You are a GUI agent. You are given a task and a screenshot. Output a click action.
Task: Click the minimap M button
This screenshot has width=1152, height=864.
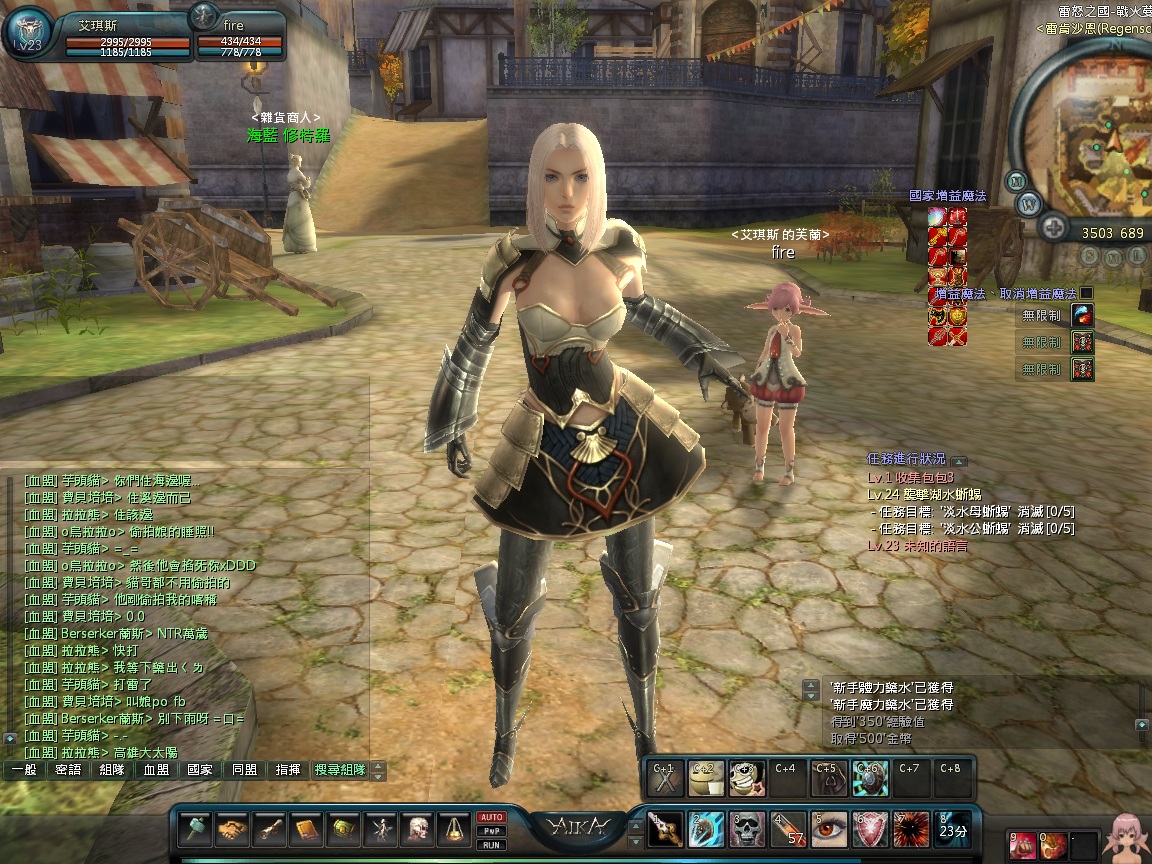pyautogui.click(x=1017, y=181)
